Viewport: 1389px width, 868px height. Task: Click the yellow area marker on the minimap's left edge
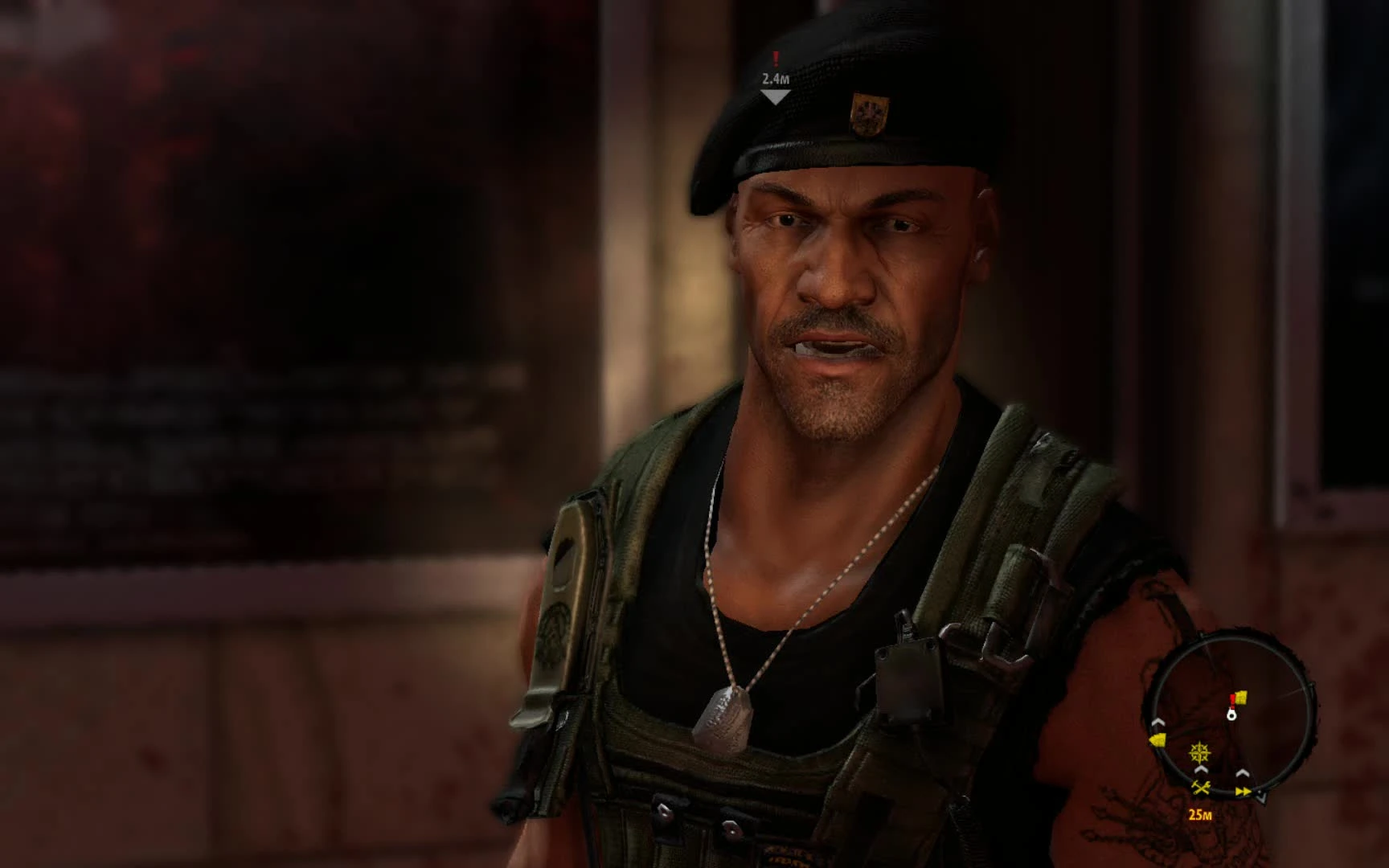(x=1157, y=739)
